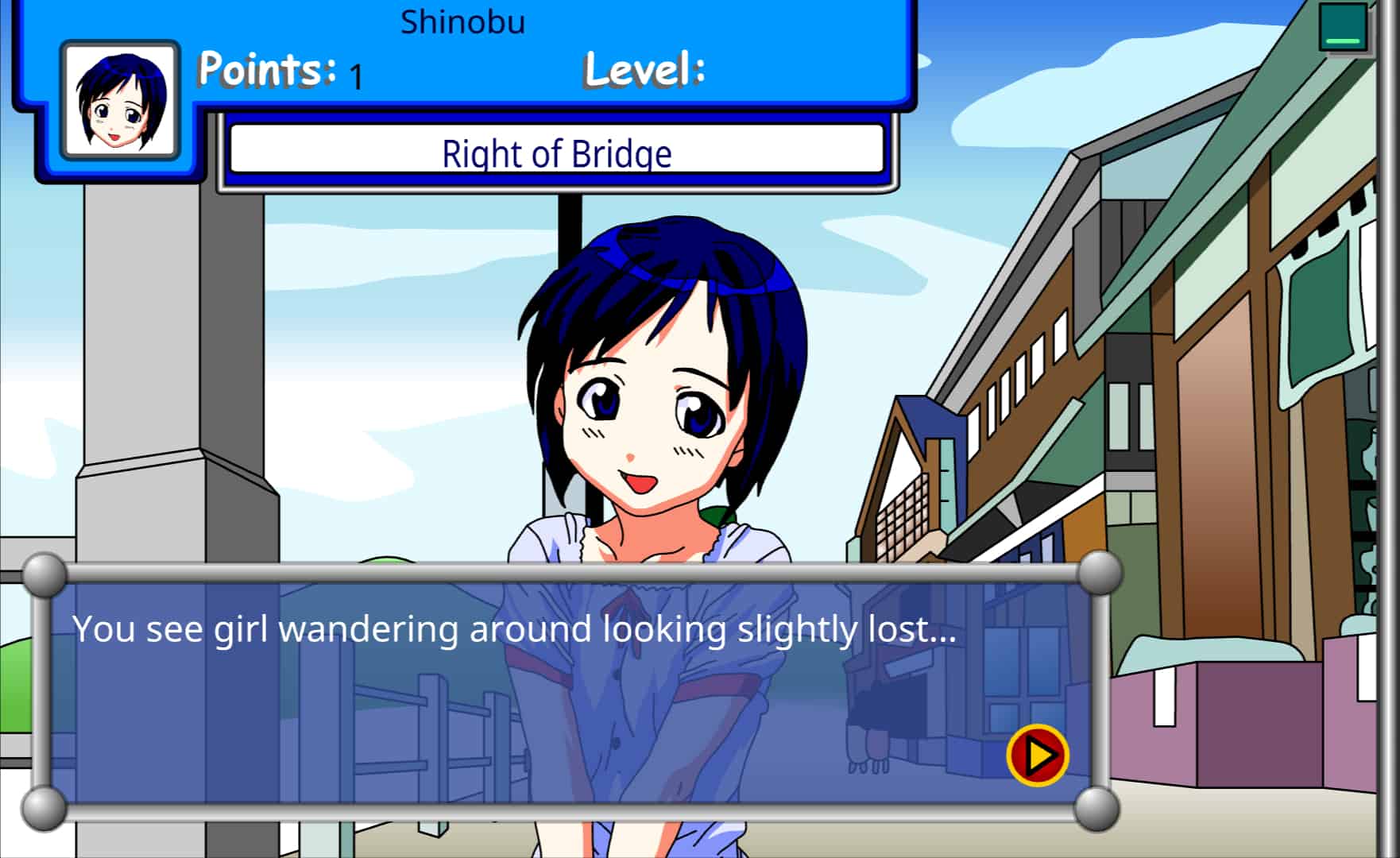The width and height of the screenshot is (1400, 858).
Task: Select the Shinobu title at the top
Action: (463, 21)
